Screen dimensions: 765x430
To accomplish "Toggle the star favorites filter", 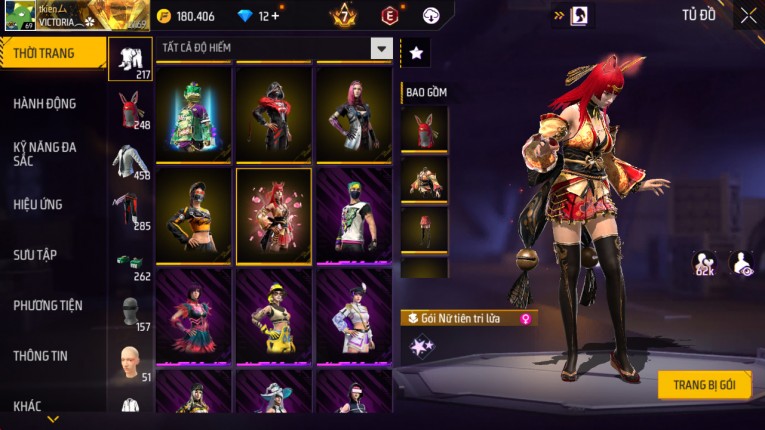I will pos(416,52).
